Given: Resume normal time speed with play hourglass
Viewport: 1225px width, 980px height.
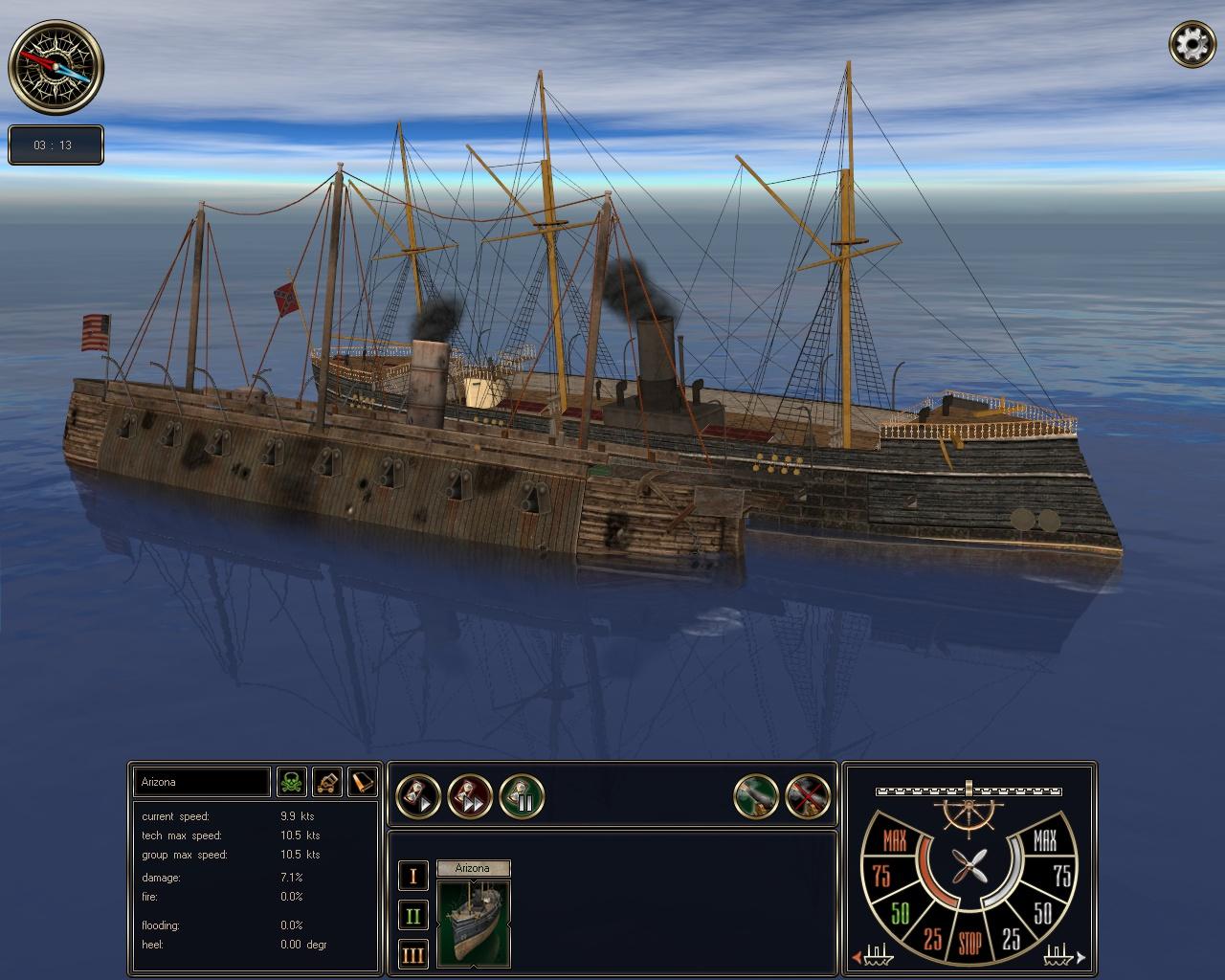Looking at the screenshot, I should coord(419,795).
